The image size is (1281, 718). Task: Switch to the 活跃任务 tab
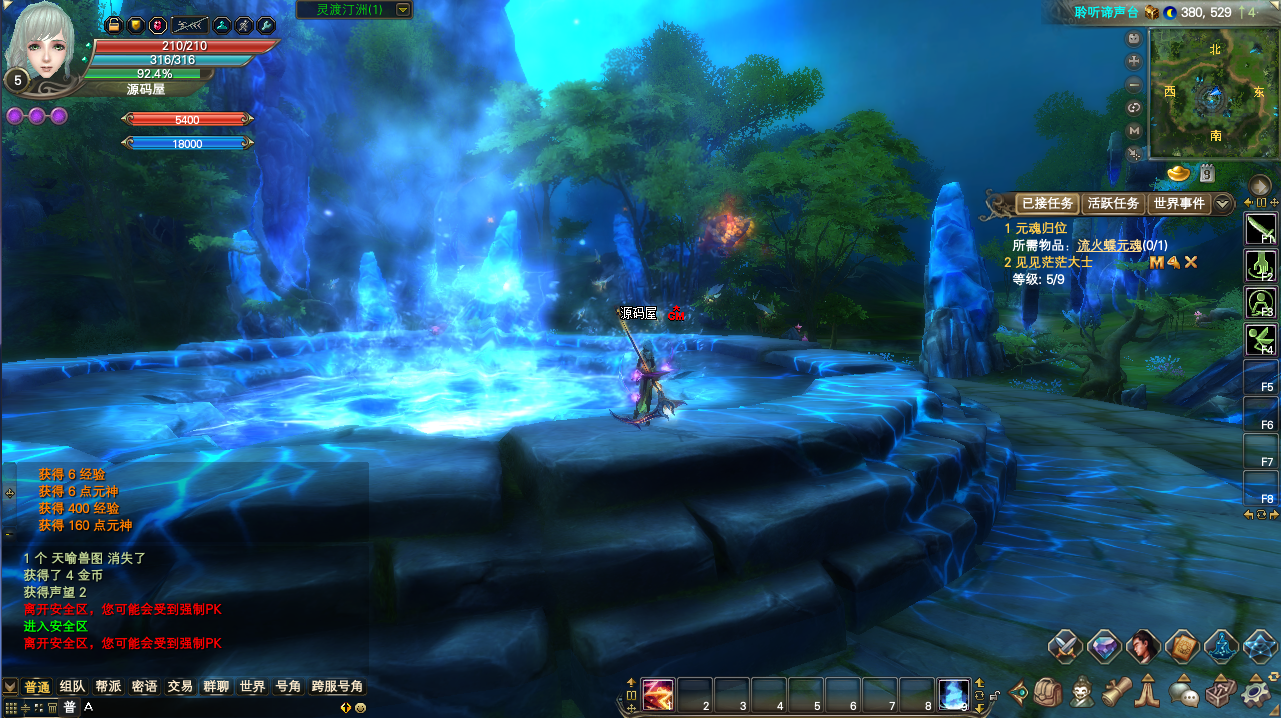[x=1113, y=204]
